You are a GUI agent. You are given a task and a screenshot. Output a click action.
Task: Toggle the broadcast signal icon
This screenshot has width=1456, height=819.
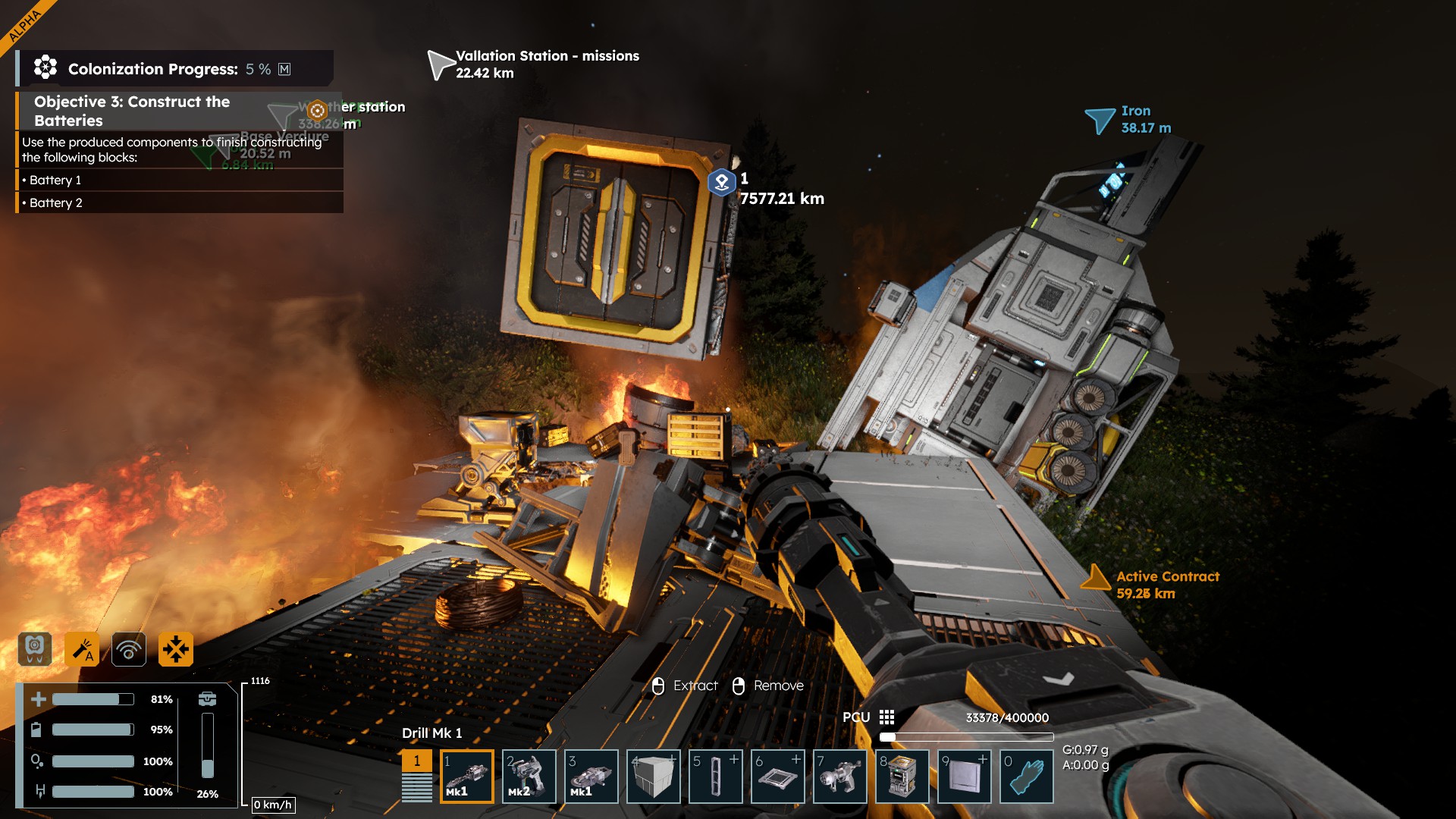(x=129, y=649)
